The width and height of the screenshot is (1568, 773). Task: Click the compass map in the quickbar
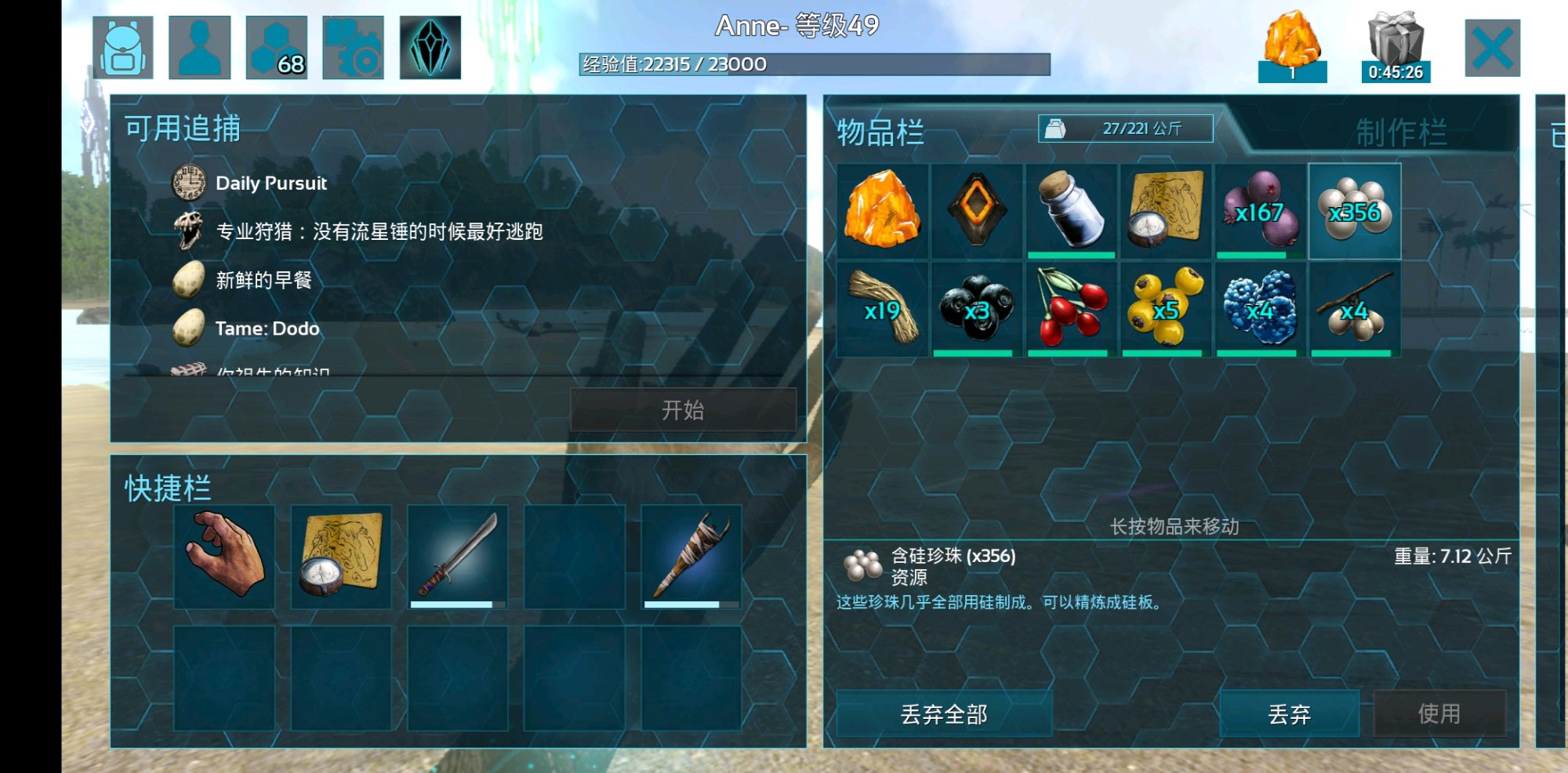[342, 557]
